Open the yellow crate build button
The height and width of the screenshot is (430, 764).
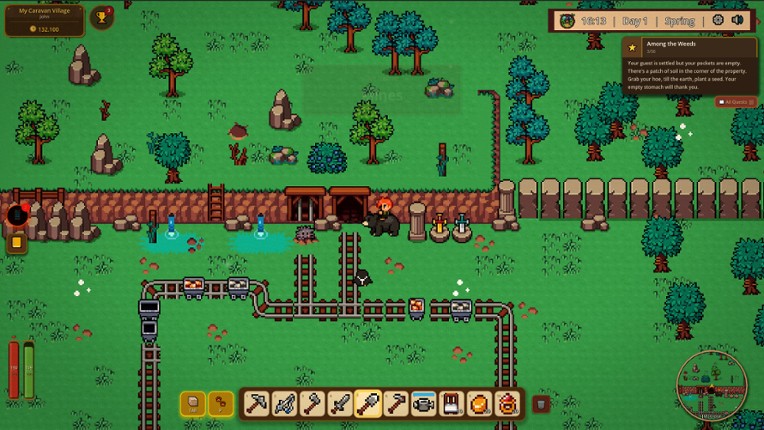click(x=193, y=404)
